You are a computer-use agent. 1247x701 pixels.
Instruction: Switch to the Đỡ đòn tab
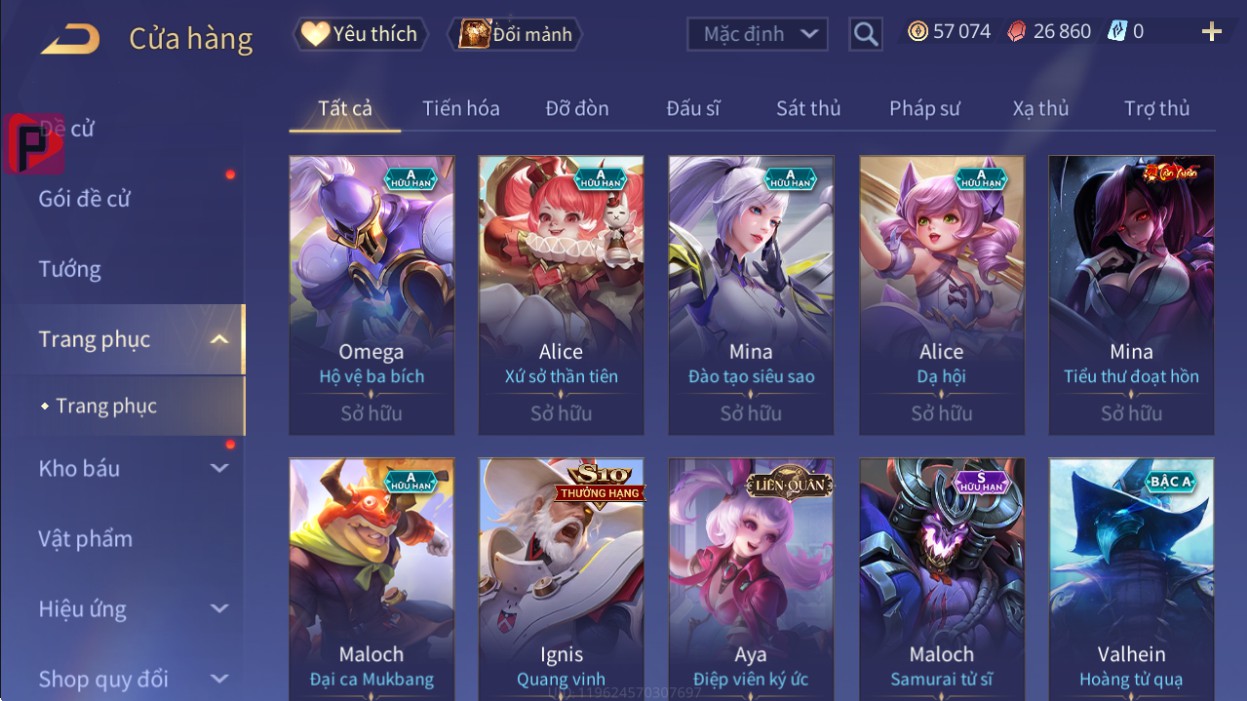pyautogui.click(x=577, y=108)
